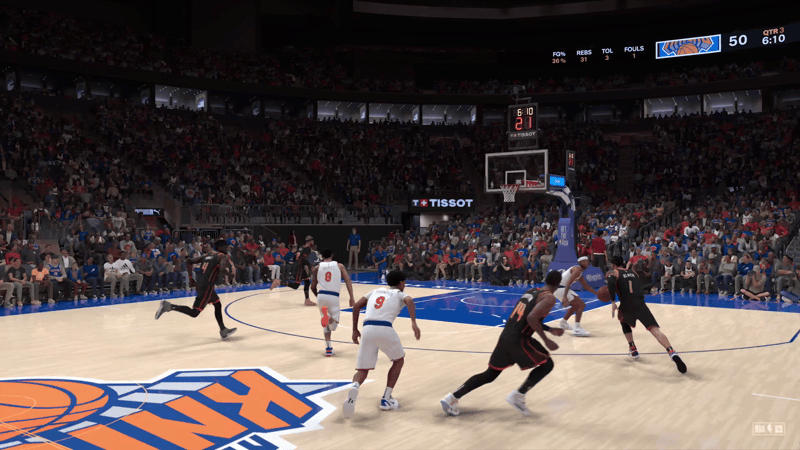Click the Knicks logo in the scoreboard
This screenshot has height=450, width=800.
coord(688,46)
